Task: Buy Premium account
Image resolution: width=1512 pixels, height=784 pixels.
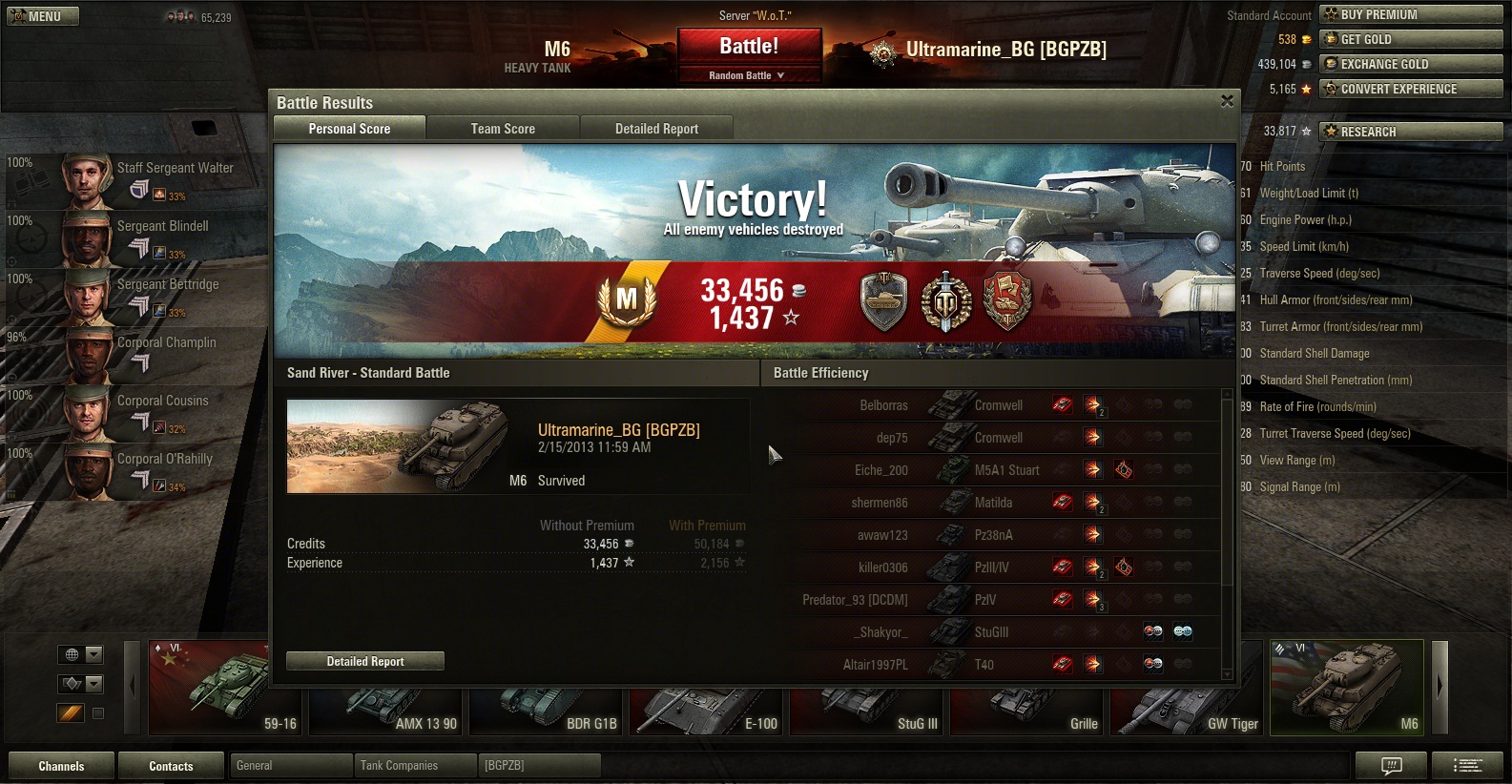Action: 1411,14
